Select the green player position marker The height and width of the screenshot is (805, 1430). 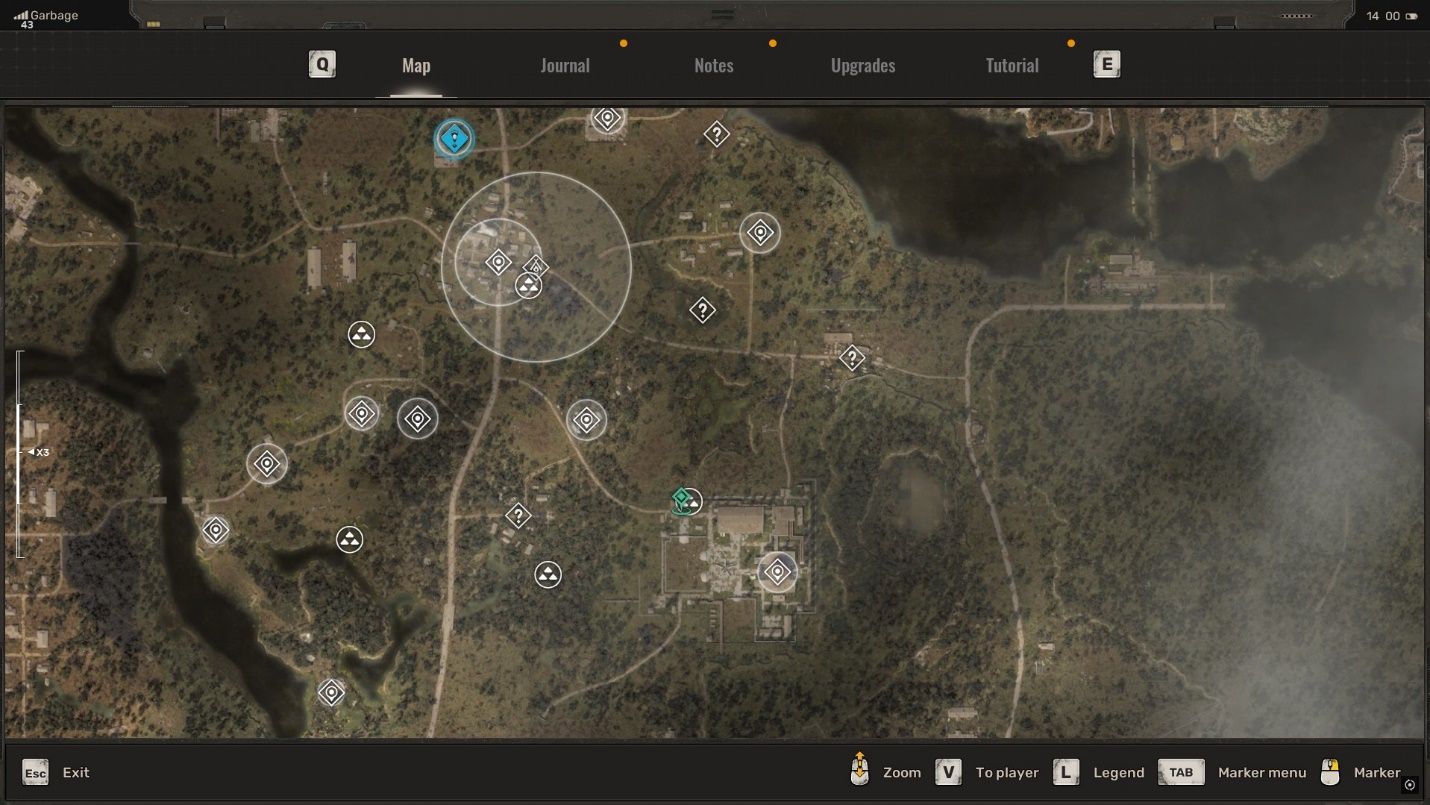[x=682, y=499]
